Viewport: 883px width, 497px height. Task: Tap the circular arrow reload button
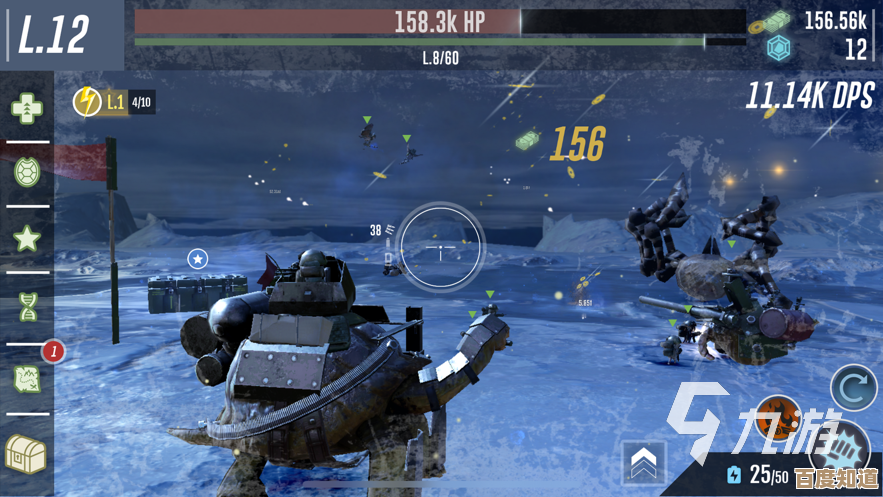[x=855, y=389]
